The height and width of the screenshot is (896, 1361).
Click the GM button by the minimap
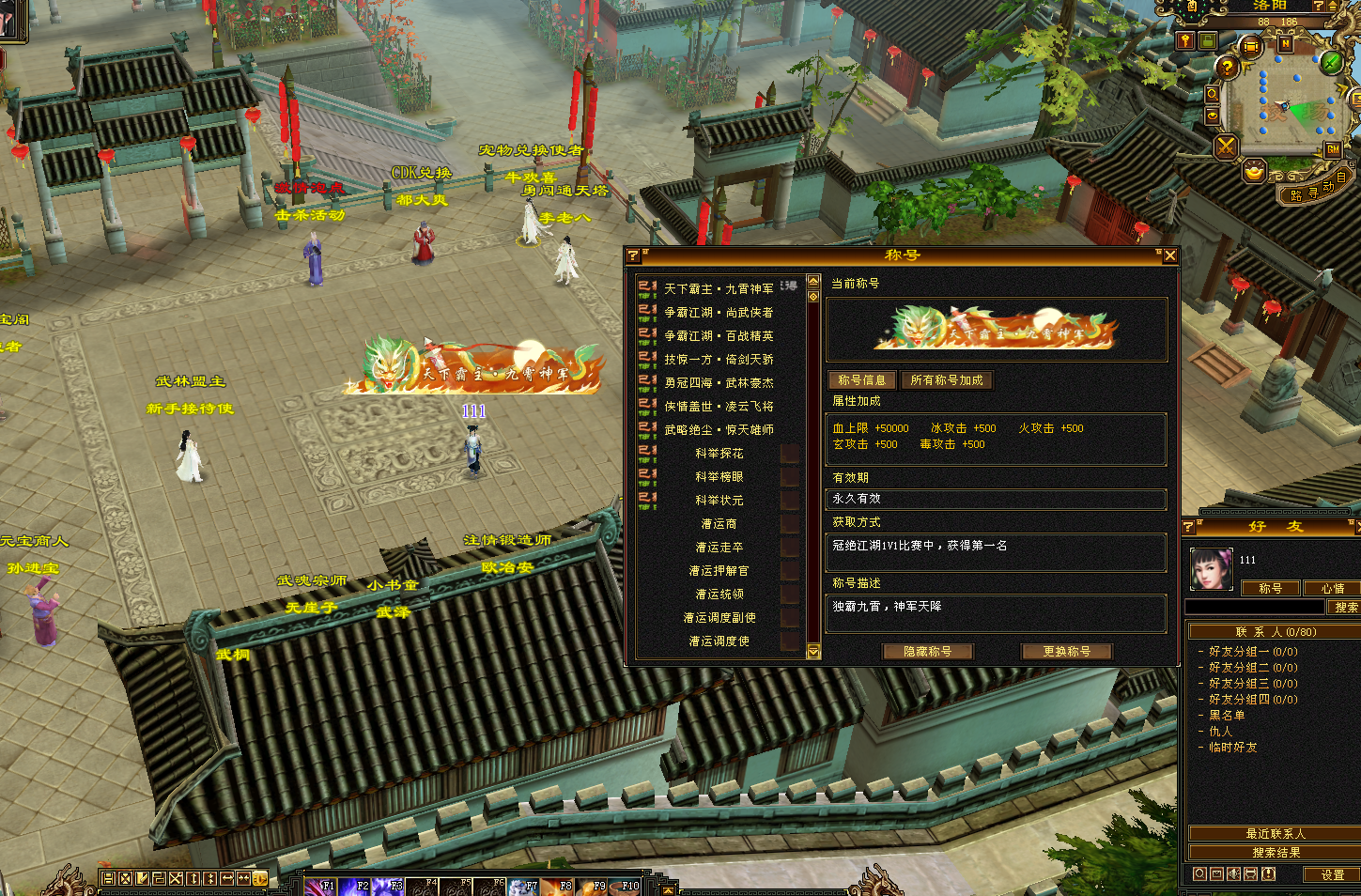1333,150
